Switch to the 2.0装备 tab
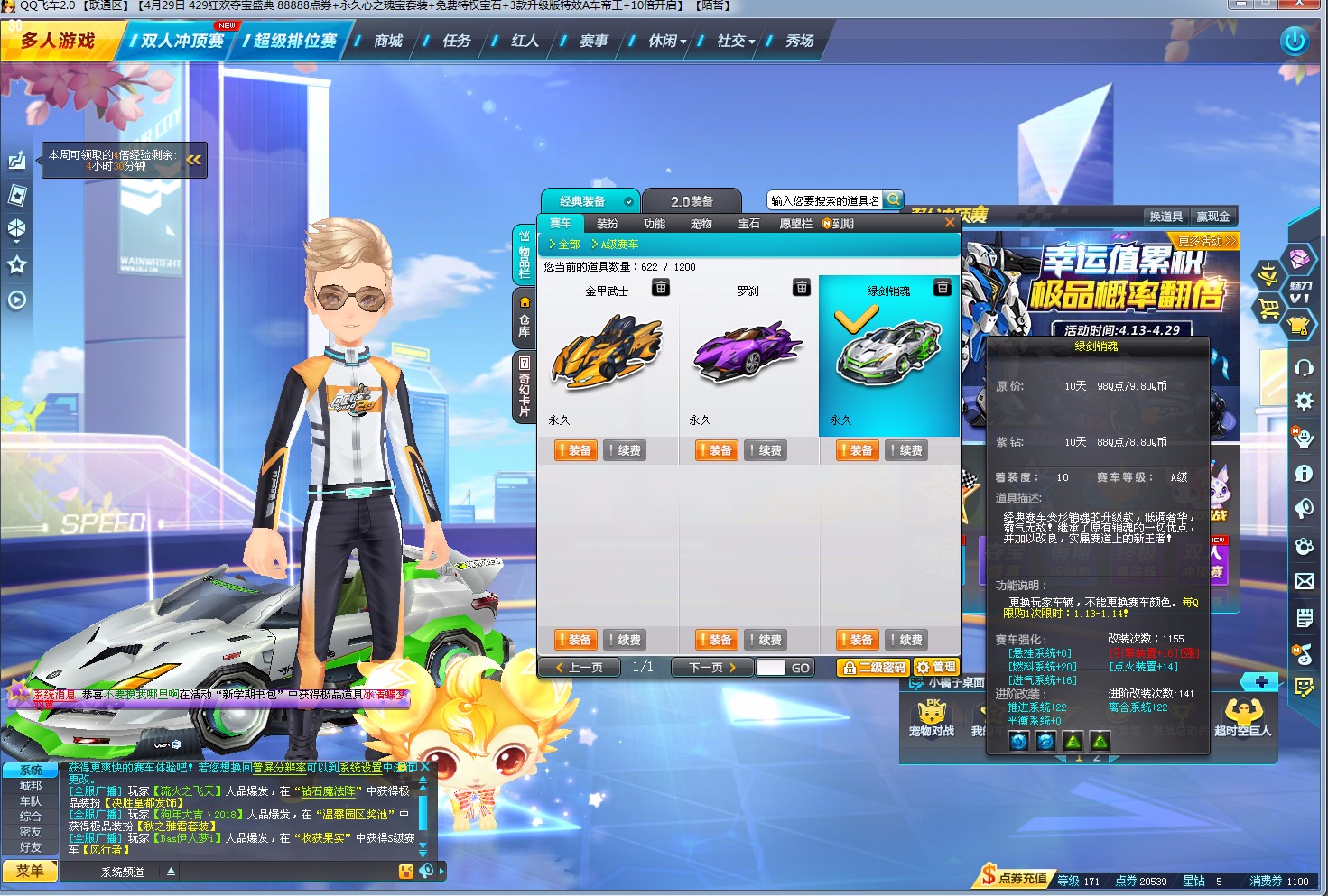1328x896 pixels. [692, 199]
